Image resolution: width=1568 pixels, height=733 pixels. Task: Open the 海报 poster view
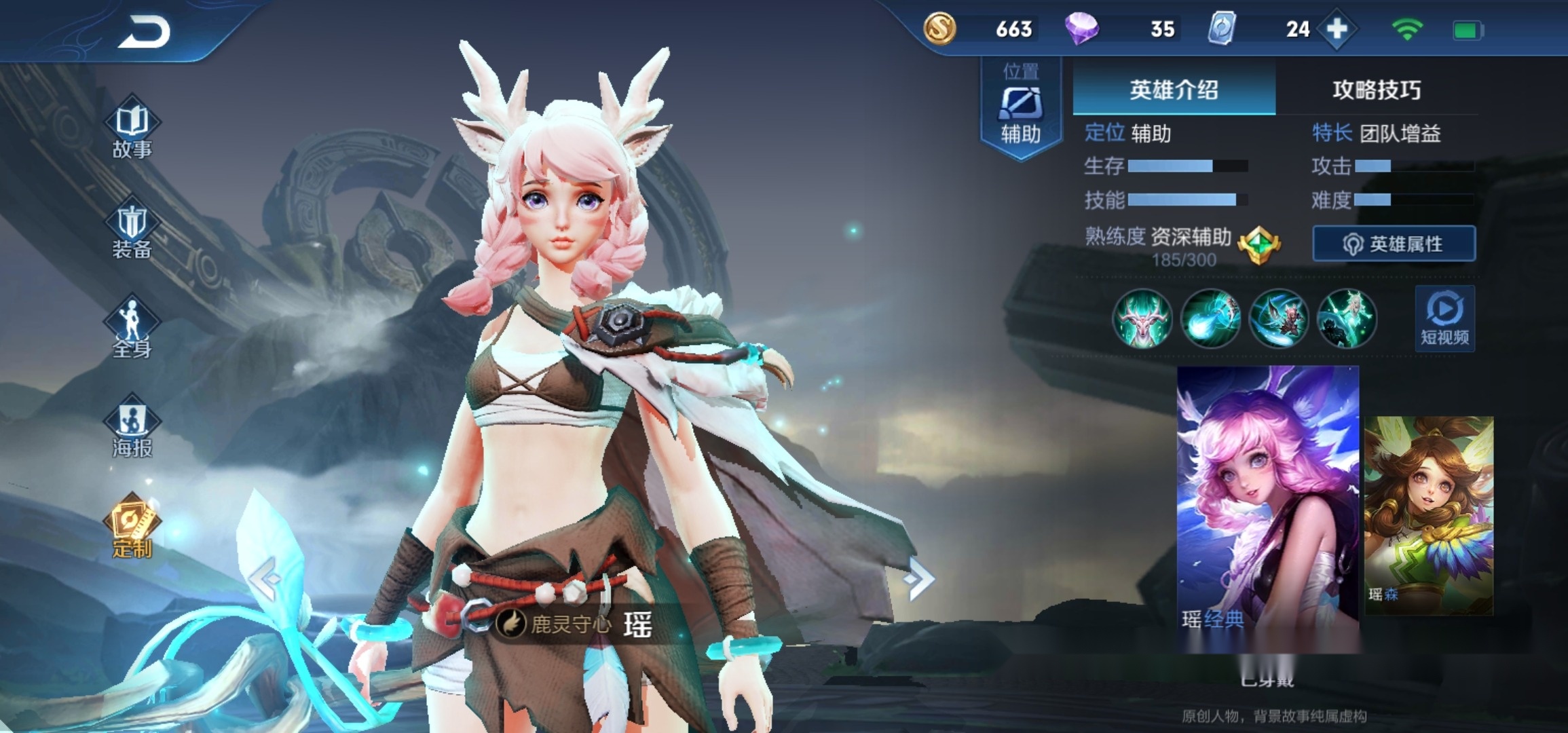point(132,429)
